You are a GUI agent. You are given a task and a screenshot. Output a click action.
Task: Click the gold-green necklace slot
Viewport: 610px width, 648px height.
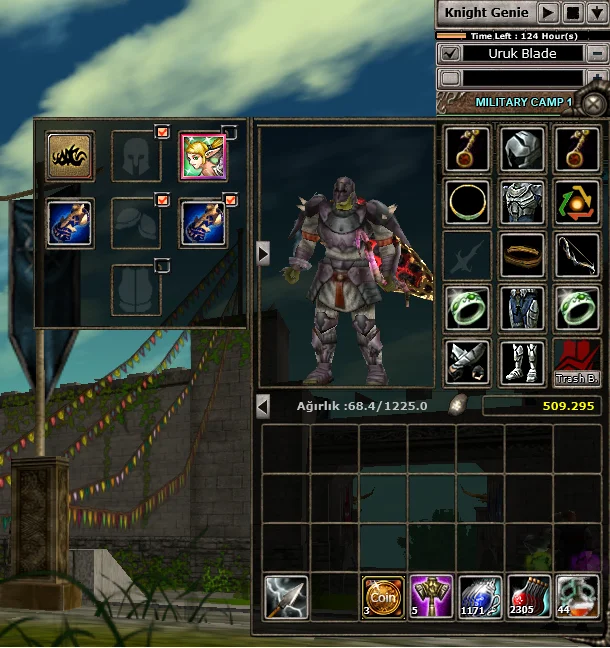467,203
